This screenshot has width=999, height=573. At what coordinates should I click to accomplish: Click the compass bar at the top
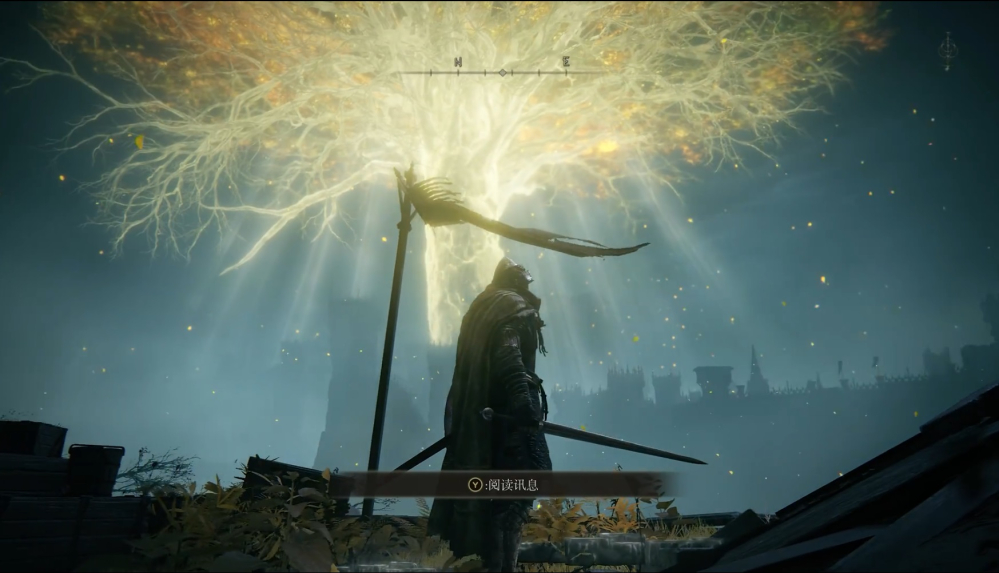503,70
